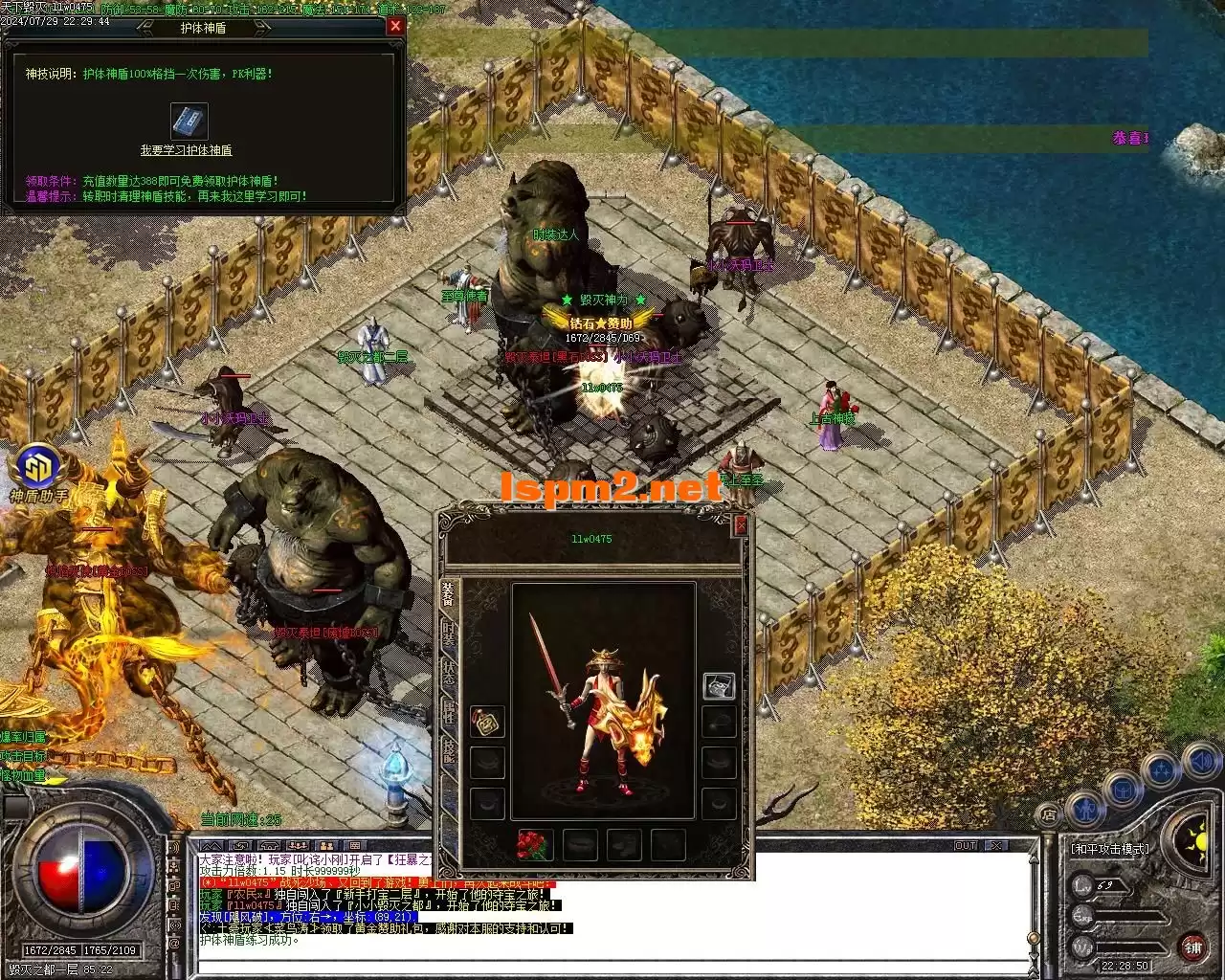Close the character equipment panel

tap(740, 524)
